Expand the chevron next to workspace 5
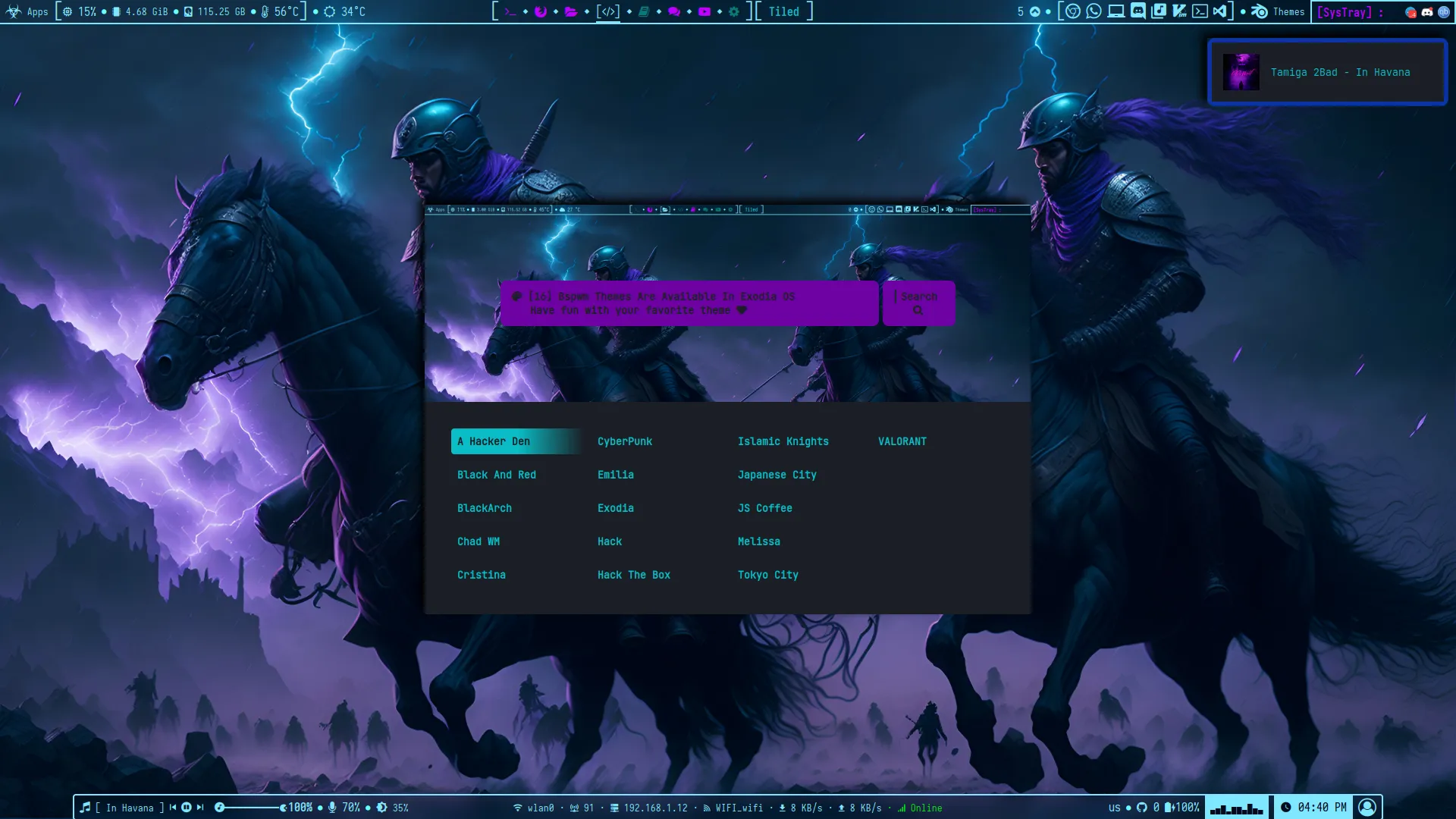This screenshot has width=1456, height=819. (1036, 11)
